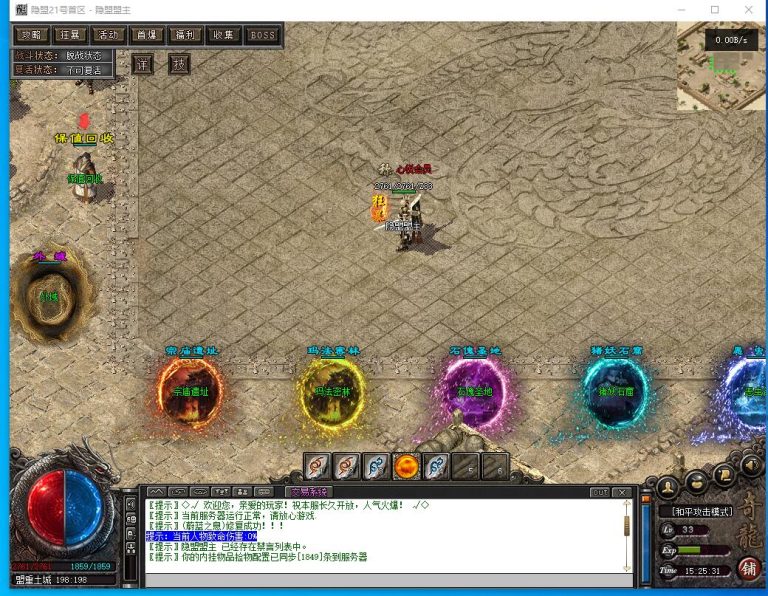Open the 攻略 guide menu
Screen dimensions: 768x596
point(31,35)
